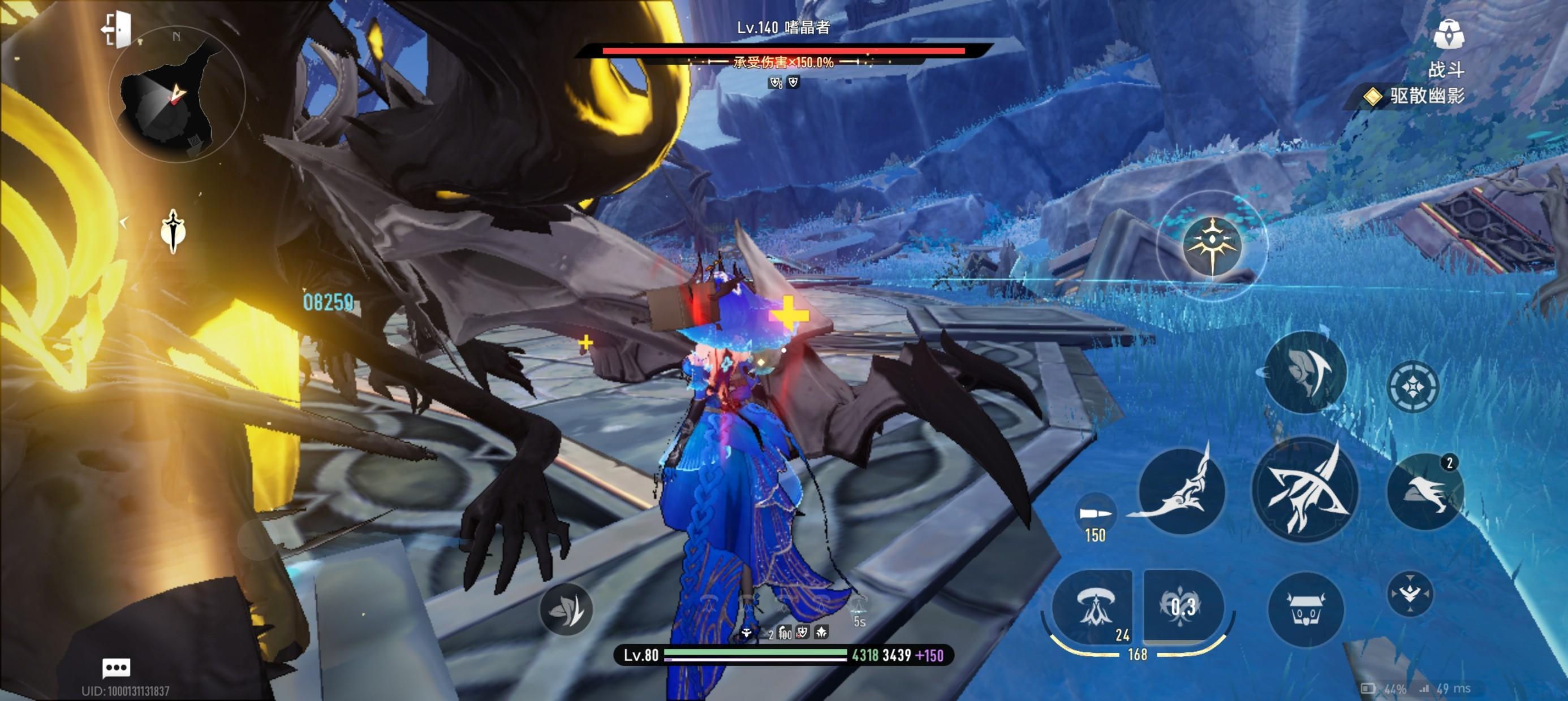This screenshot has width=1568, height=701.
Task: Open the chat speech bubble
Action: (x=115, y=668)
